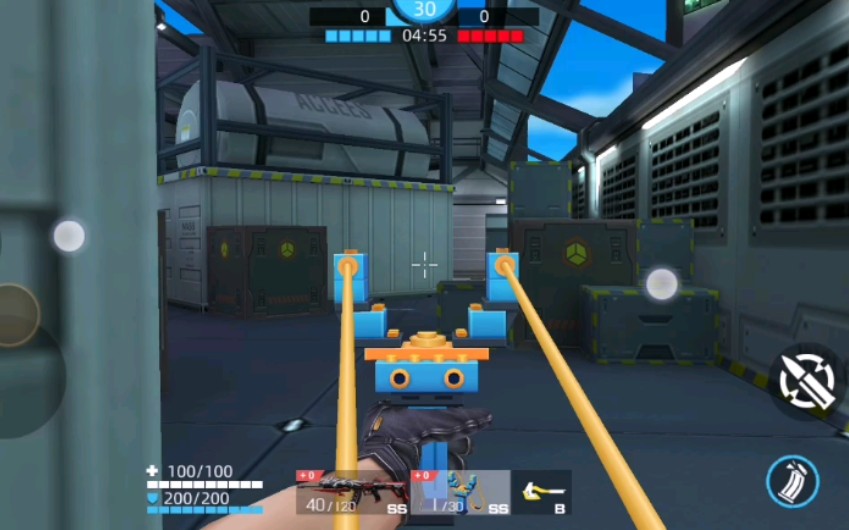The height and width of the screenshot is (530, 849).
Task: Switch to the blue slingshot weapon slot
Action: click(x=461, y=491)
